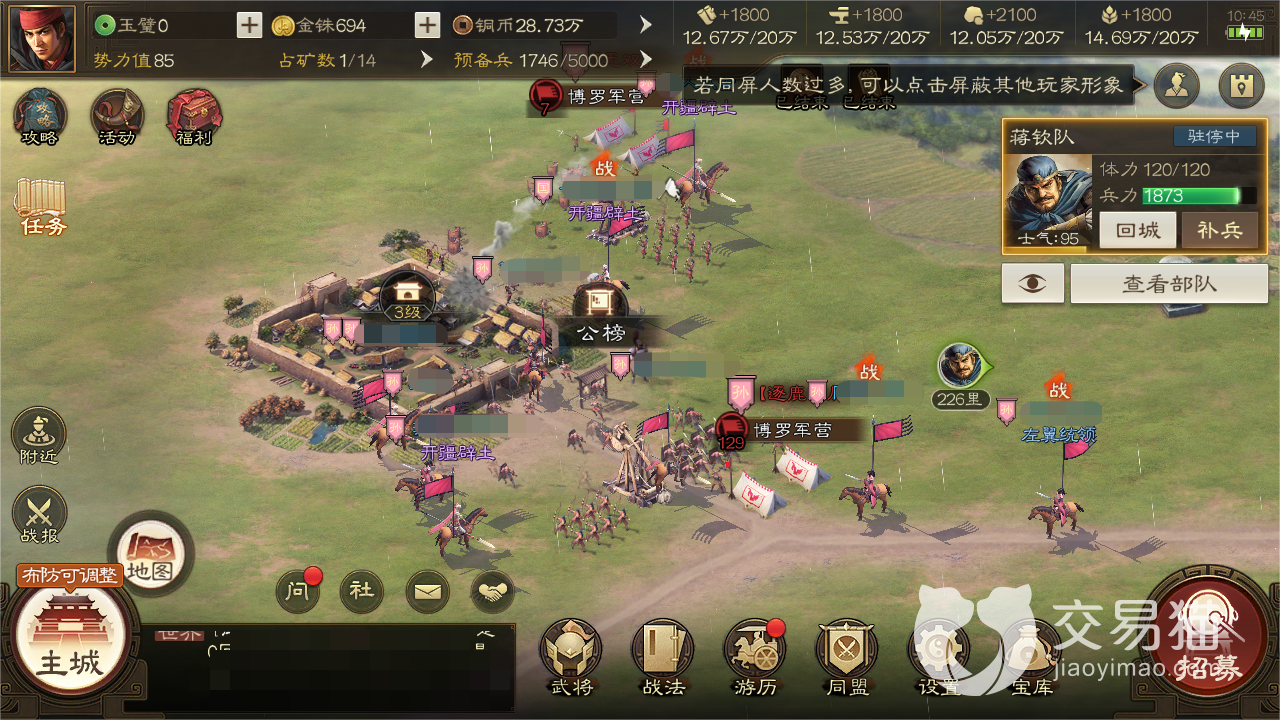This screenshot has height=720, width=1280.
Task: Open the 福利 welfare rewards chest
Action: (194, 117)
